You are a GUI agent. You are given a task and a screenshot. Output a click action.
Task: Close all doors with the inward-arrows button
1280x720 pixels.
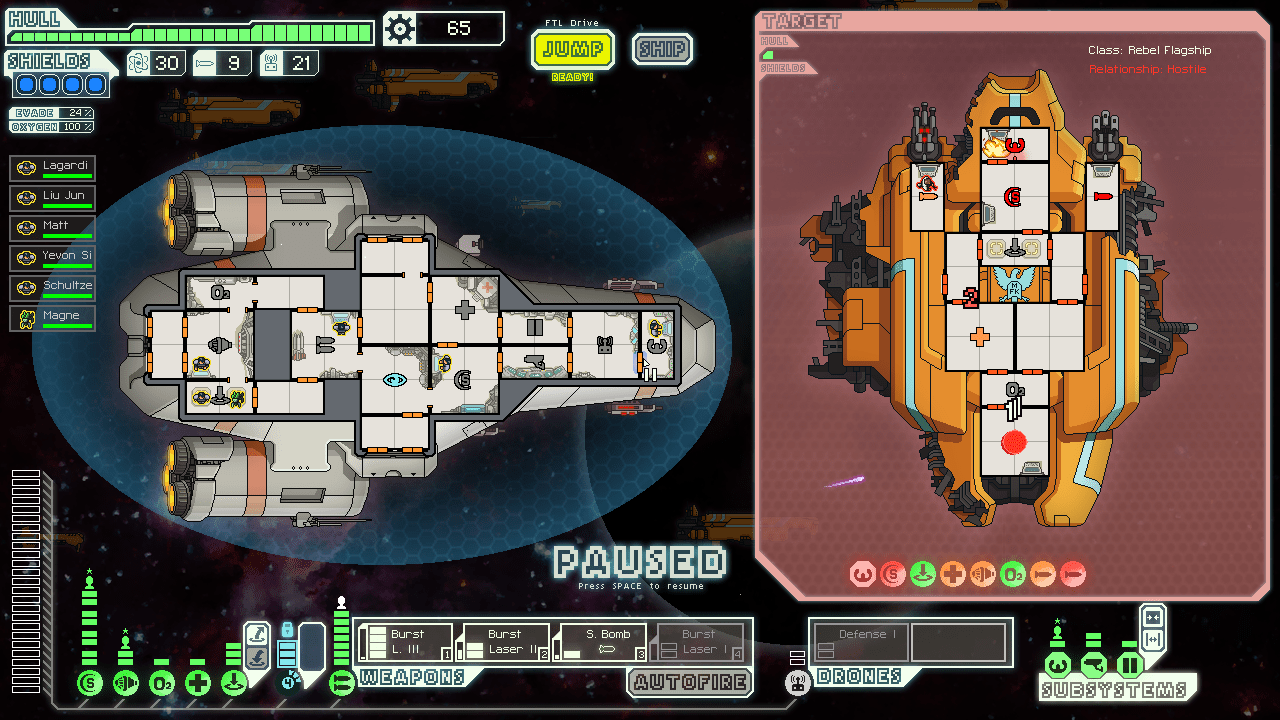[x=1152, y=616]
